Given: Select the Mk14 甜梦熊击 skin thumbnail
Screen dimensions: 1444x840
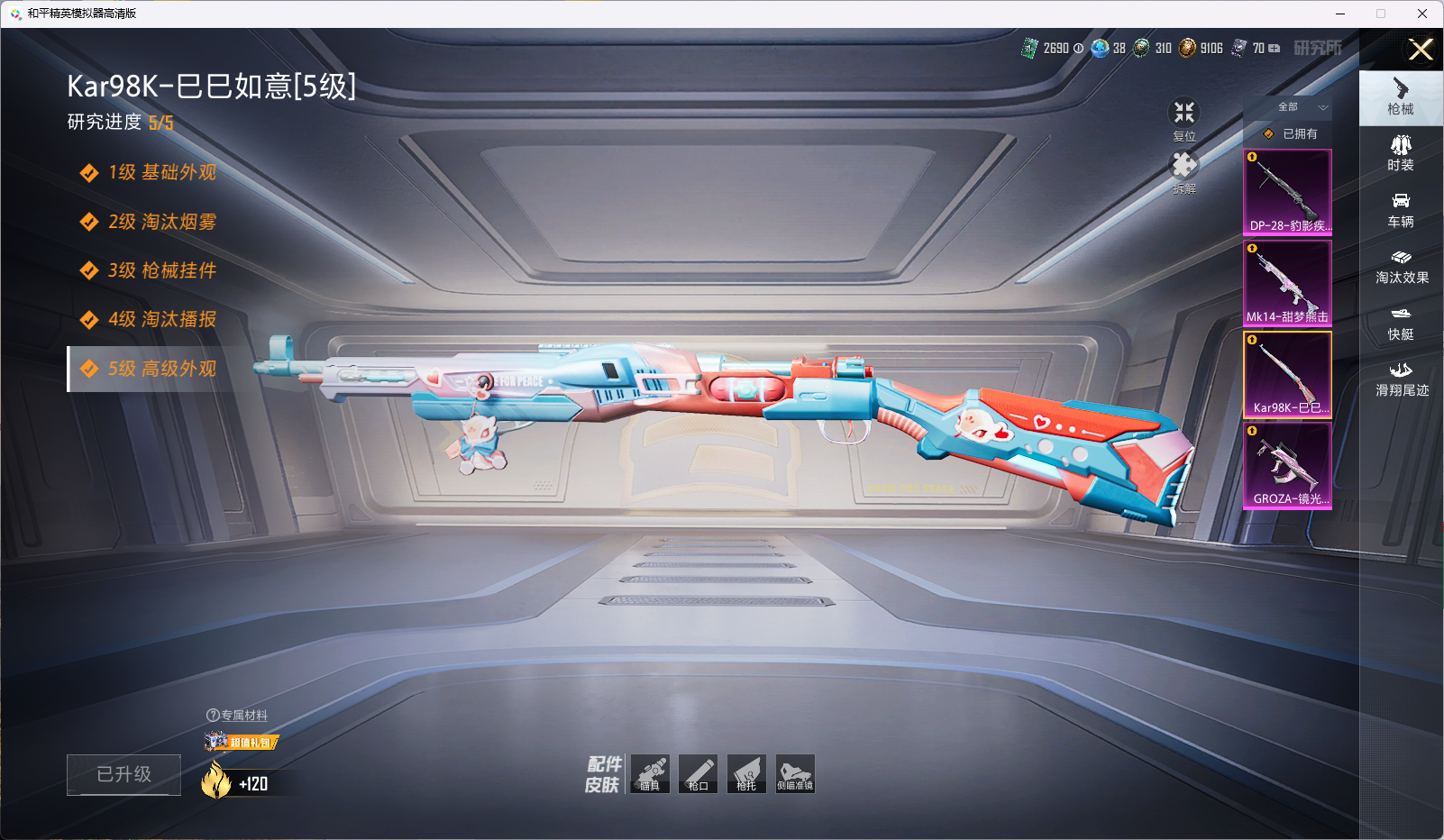Looking at the screenshot, I should 1287,283.
